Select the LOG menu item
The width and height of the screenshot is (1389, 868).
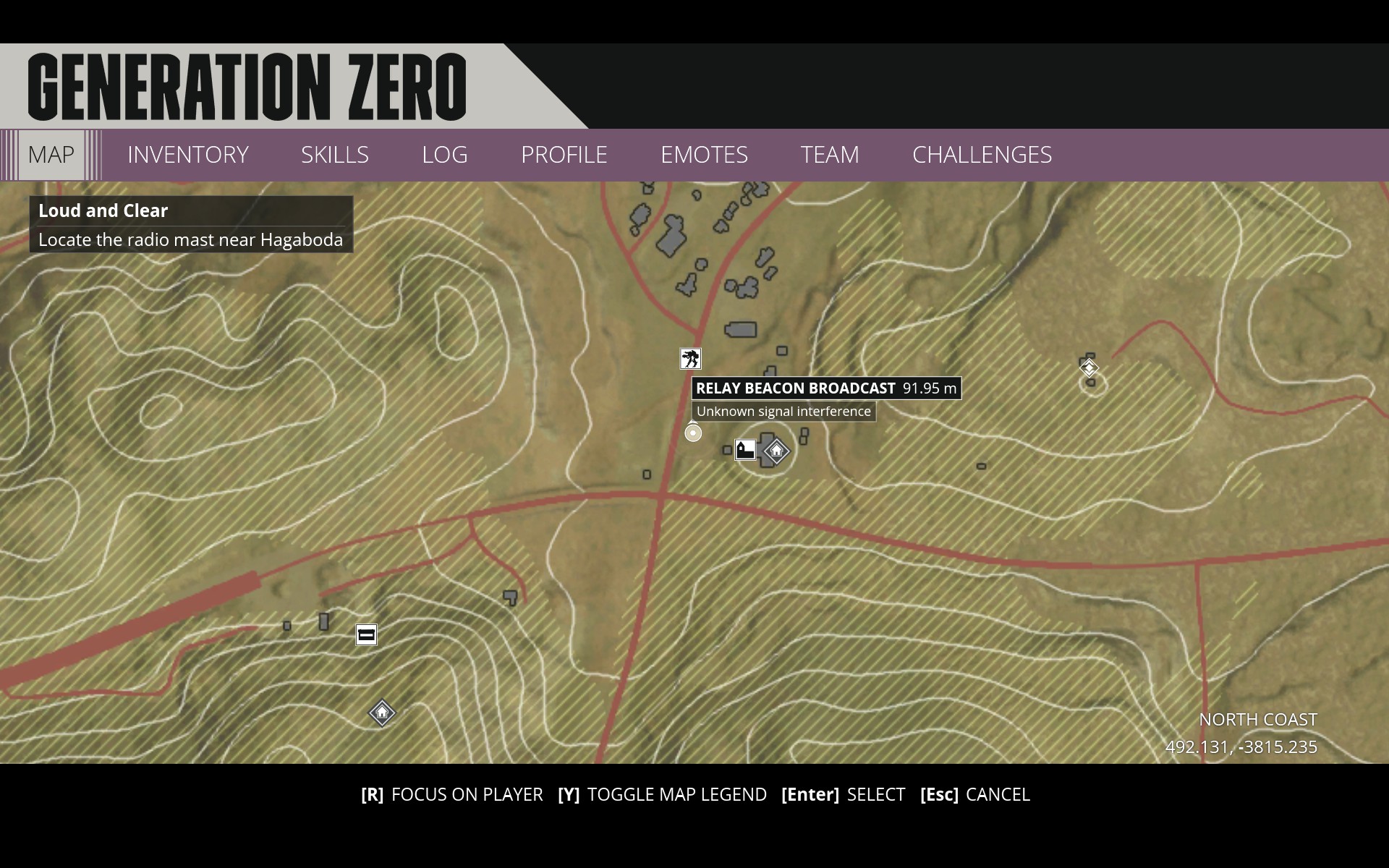coord(444,154)
